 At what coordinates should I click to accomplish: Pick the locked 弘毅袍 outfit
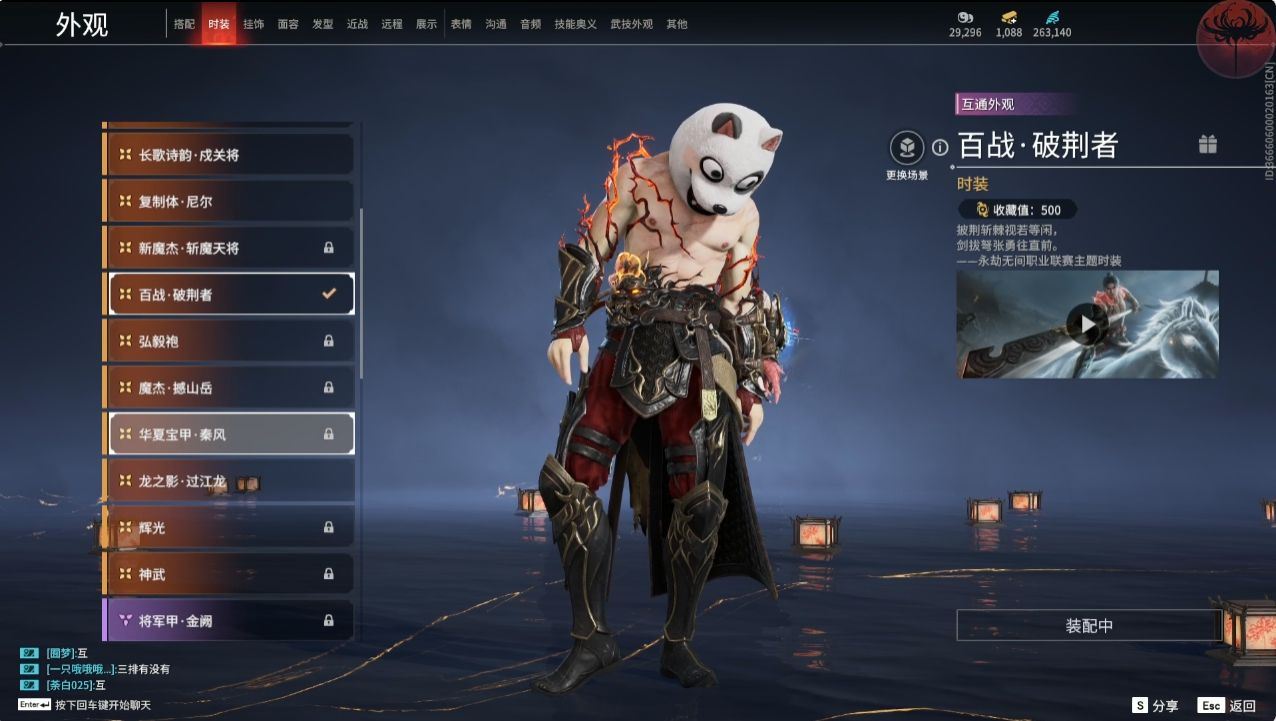point(229,341)
